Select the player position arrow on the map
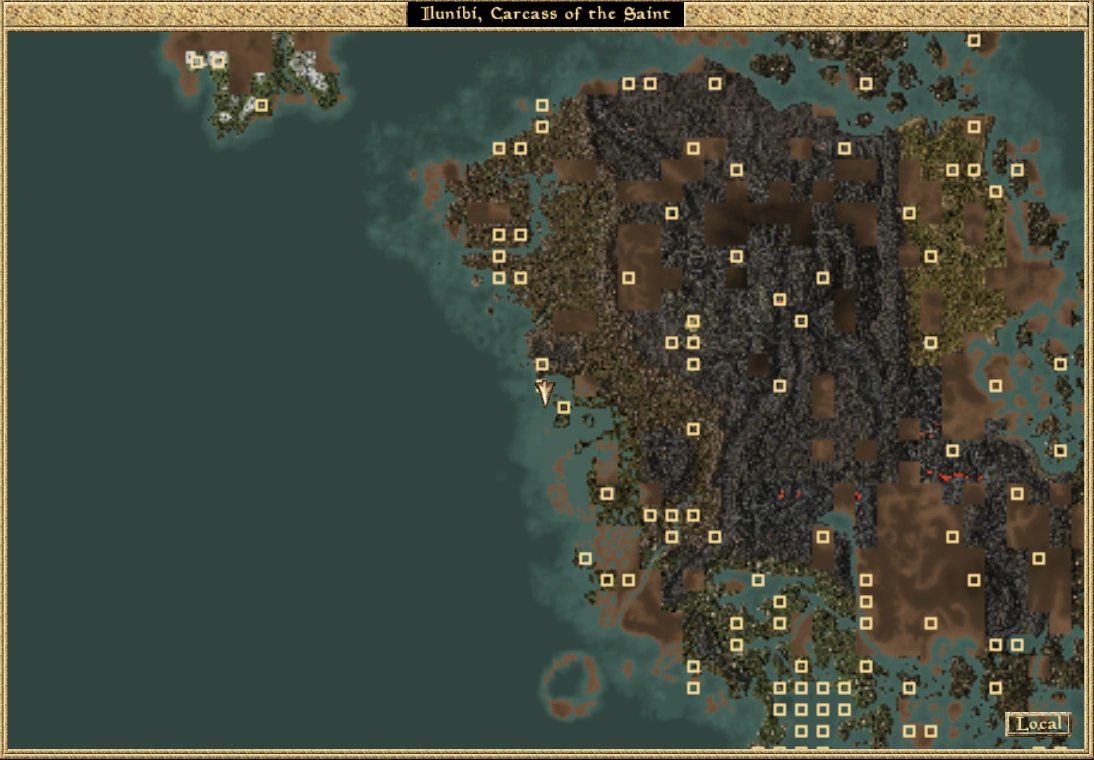1094x760 pixels. point(543,392)
